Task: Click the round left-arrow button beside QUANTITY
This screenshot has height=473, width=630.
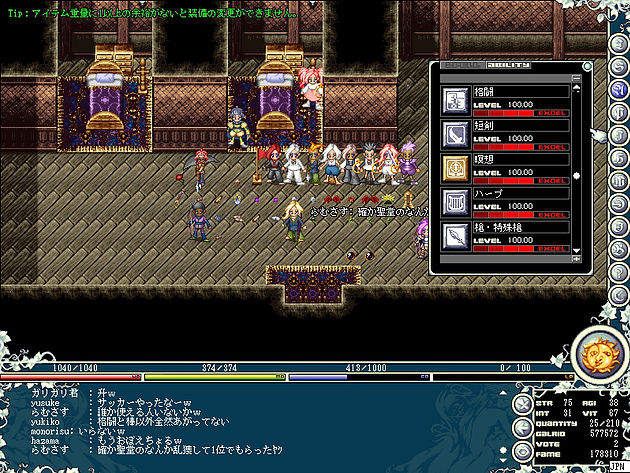Action: pyautogui.click(x=522, y=429)
